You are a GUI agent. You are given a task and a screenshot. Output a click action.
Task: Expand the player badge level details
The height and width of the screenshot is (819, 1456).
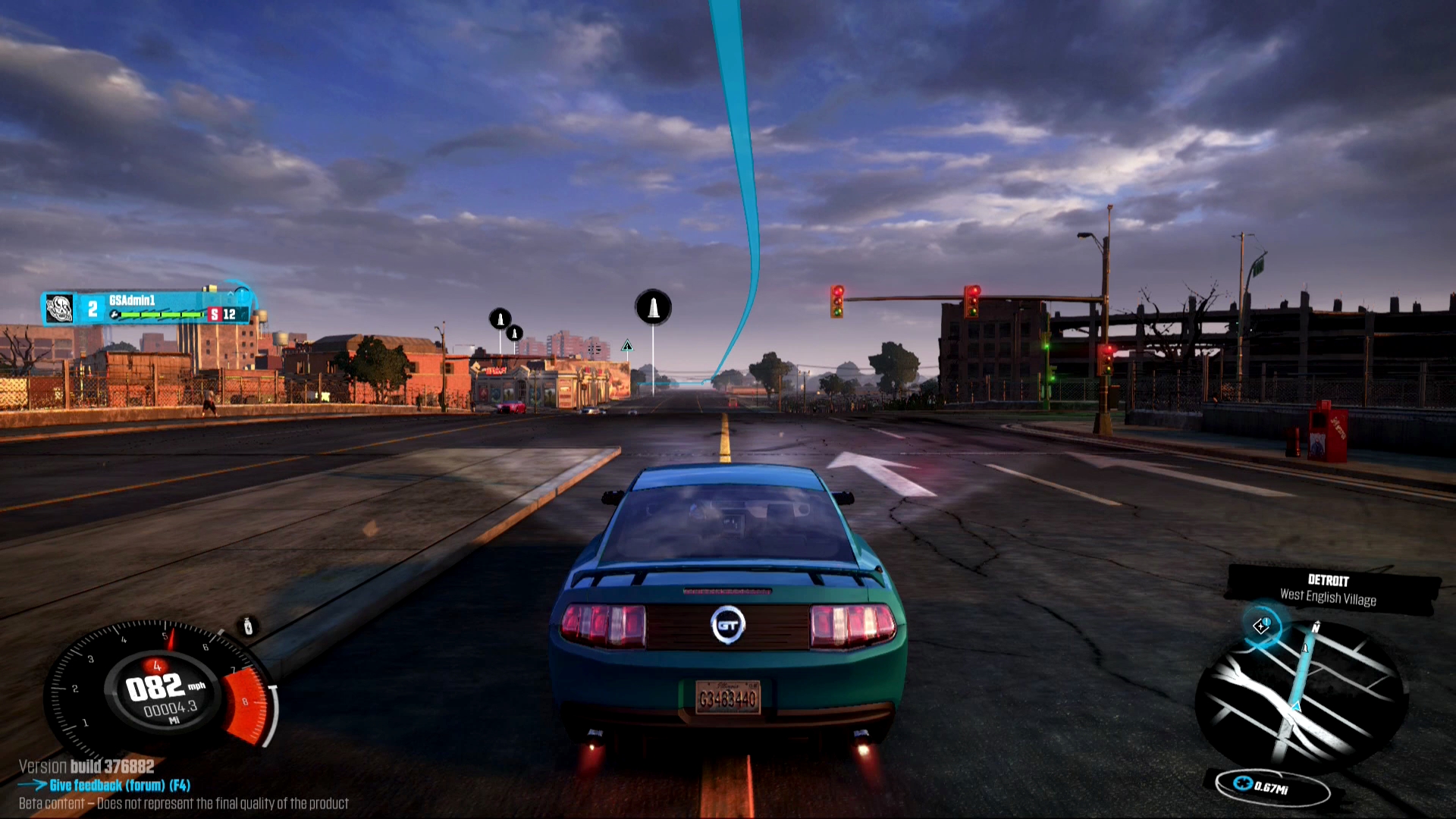coord(91,309)
